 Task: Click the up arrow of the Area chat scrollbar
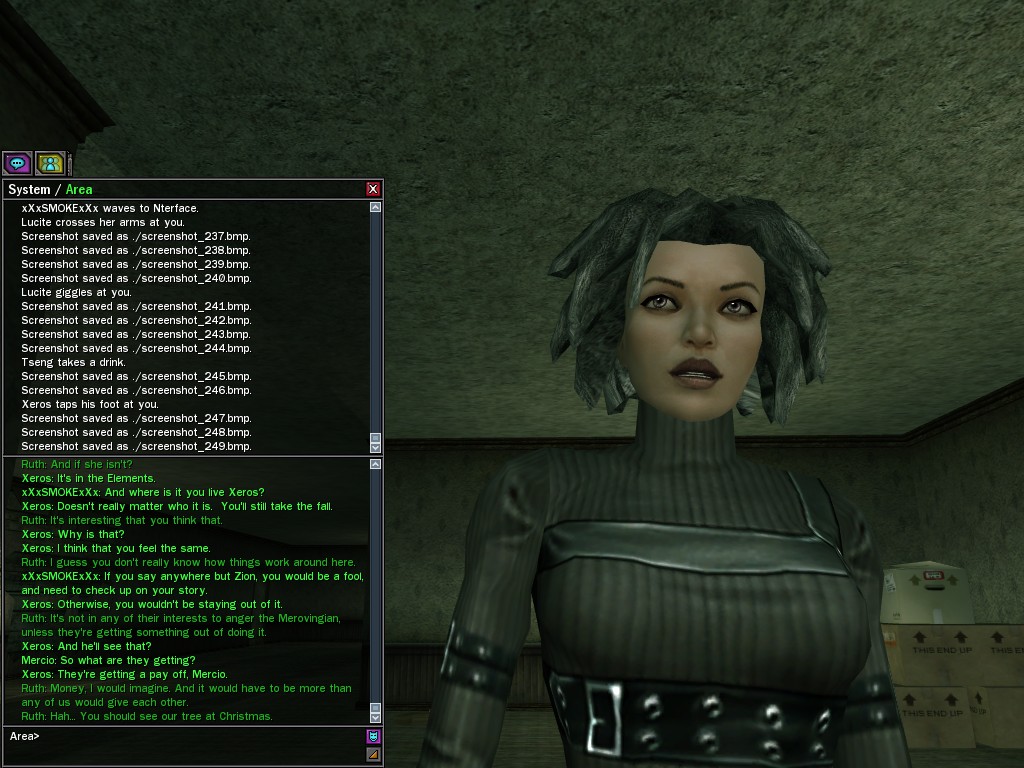pyautogui.click(x=375, y=464)
